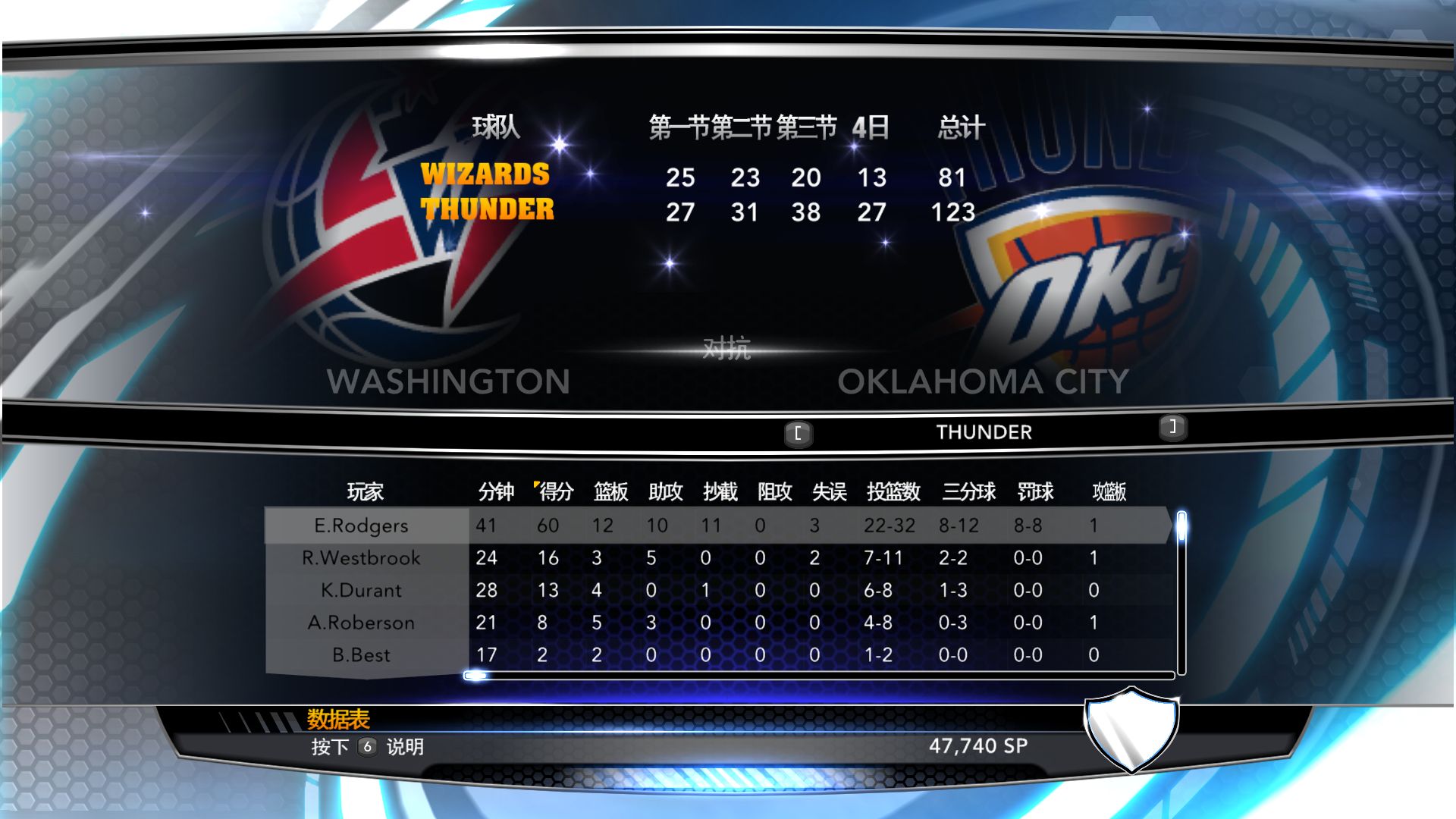Sort by the 失误 turnovers column
This screenshot has height=819, width=1456.
pos(829,492)
